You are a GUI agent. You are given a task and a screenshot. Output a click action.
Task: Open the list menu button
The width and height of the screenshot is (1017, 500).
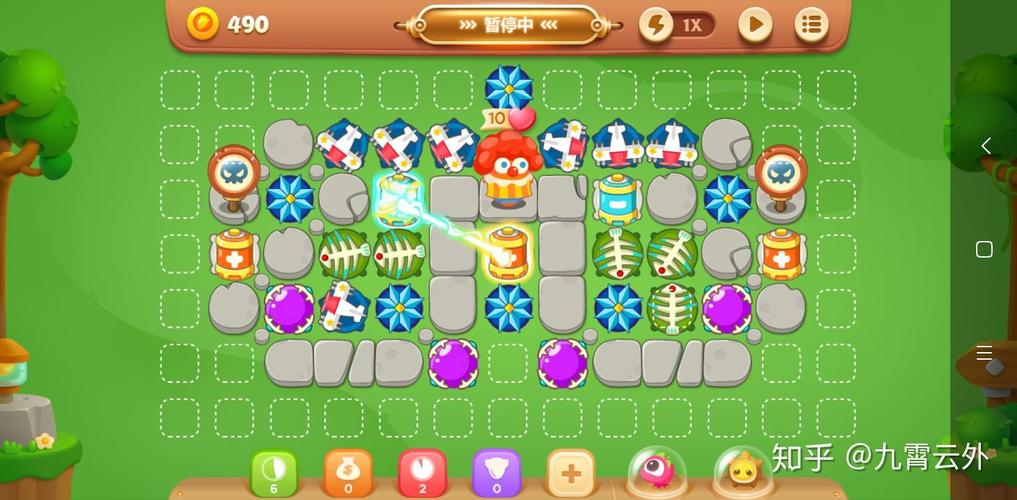click(811, 25)
